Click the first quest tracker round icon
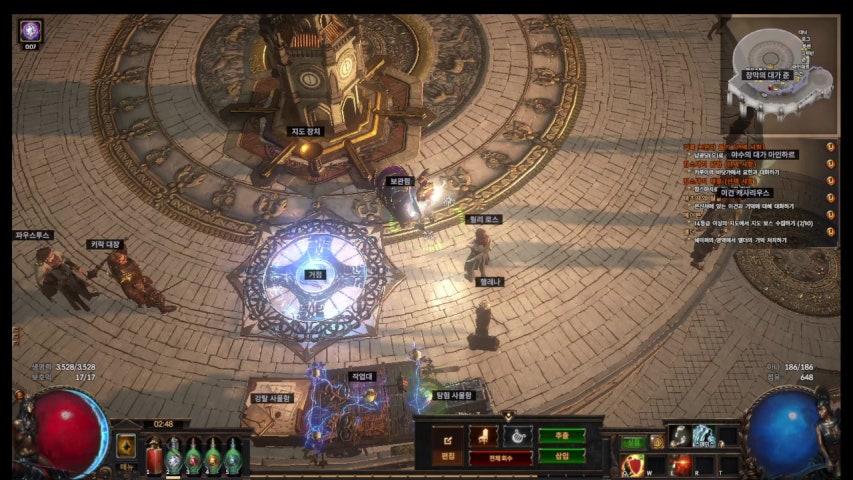 click(830, 147)
